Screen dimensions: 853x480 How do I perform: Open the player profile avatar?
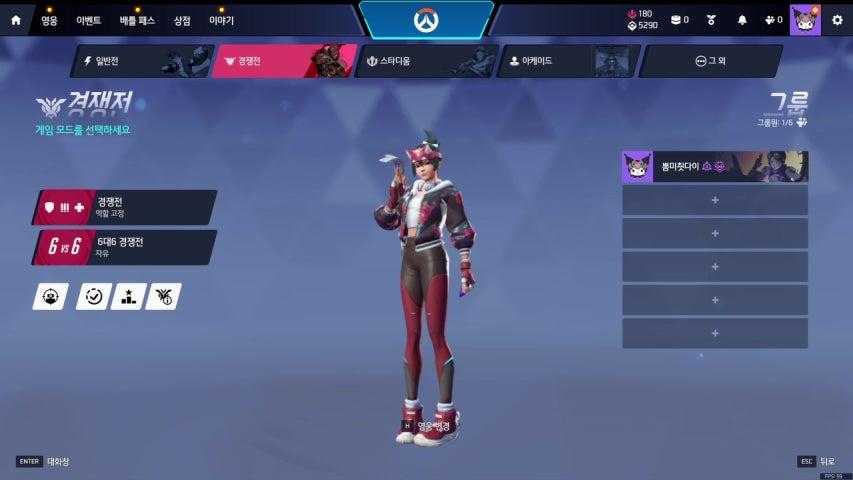coord(804,20)
